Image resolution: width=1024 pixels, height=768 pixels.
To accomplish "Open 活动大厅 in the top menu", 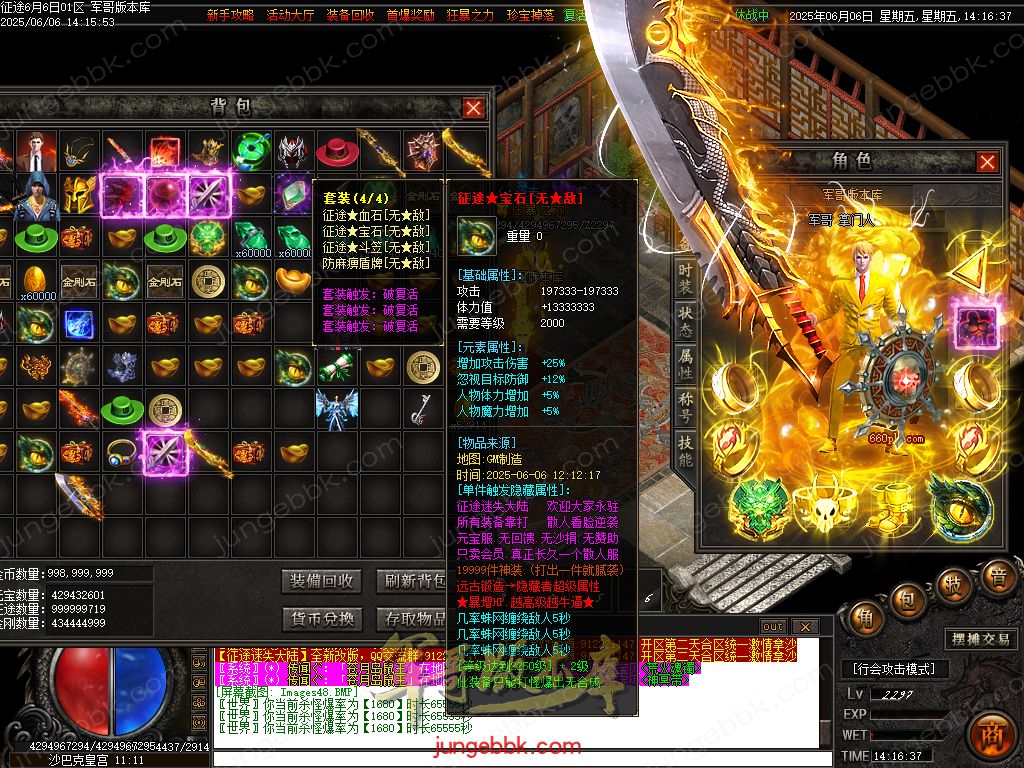I will point(290,16).
